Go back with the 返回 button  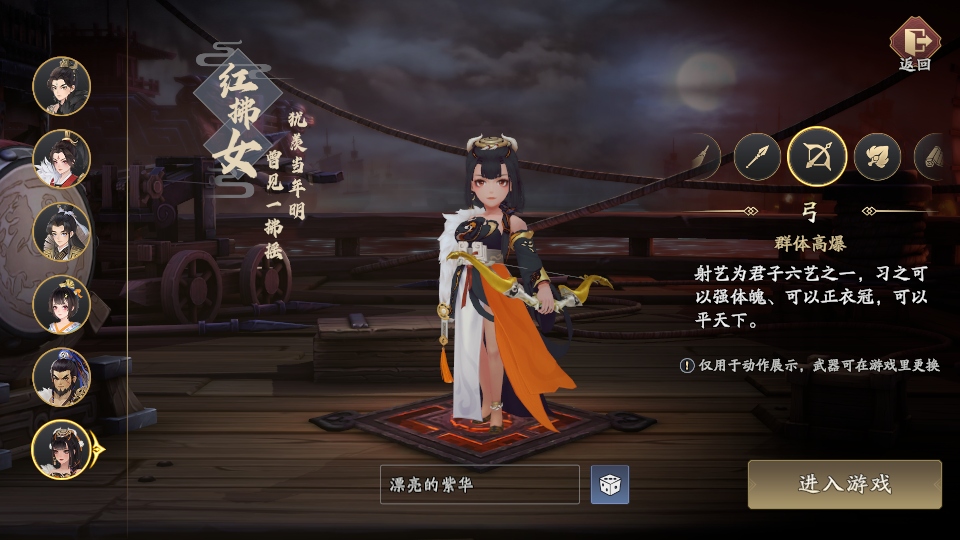[x=914, y=44]
